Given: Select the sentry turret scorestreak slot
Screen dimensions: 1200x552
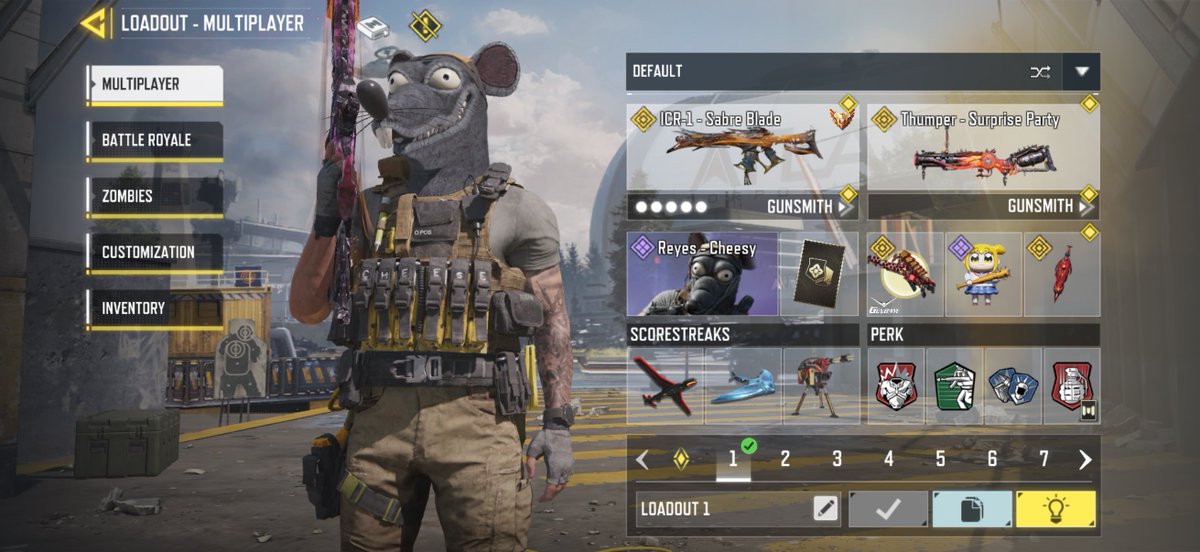Looking at the screenshot, I should pyautogui.click(x=820, y=386).
